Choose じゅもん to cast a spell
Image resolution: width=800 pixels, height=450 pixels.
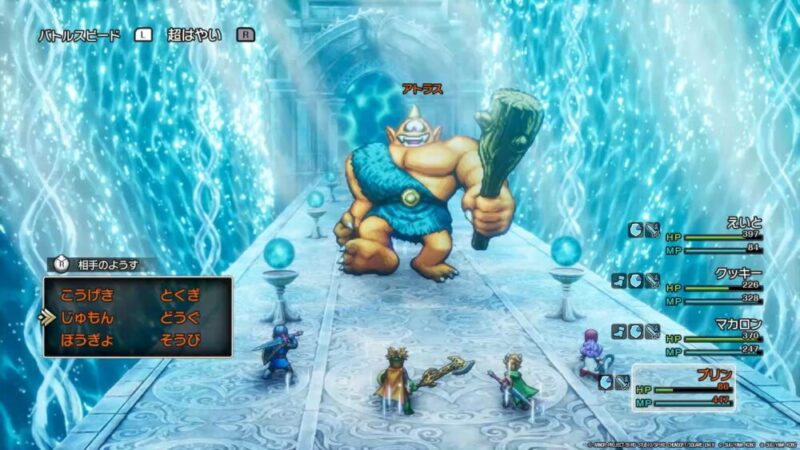(x=88, y=318)
